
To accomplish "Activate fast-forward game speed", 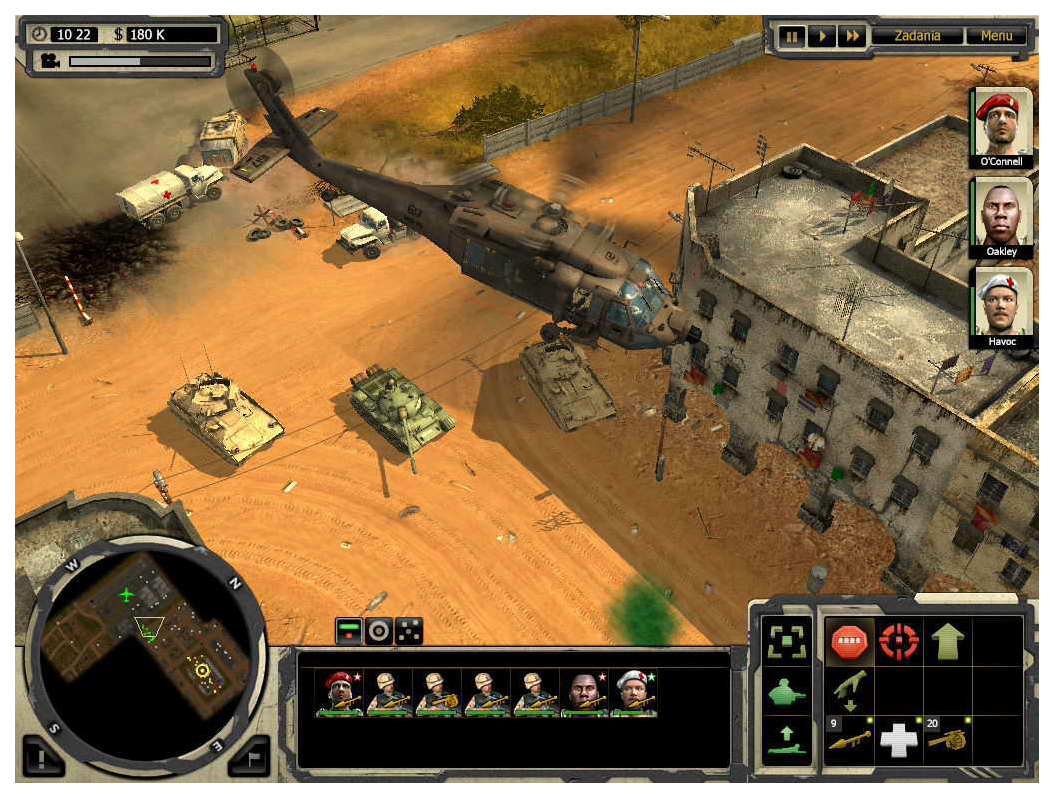I will click(x=852, y=36).
